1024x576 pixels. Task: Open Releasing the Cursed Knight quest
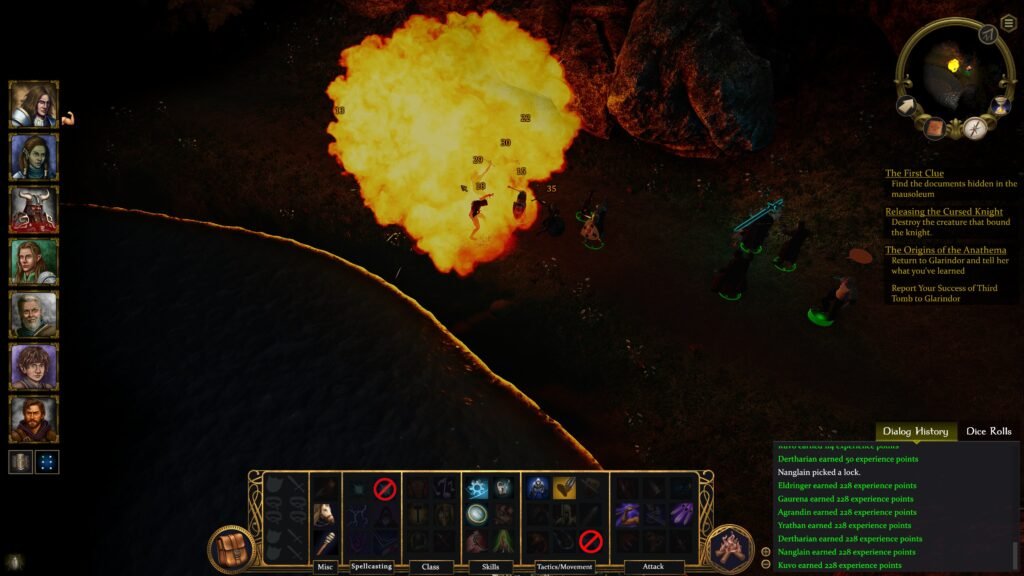click(943, 212)
